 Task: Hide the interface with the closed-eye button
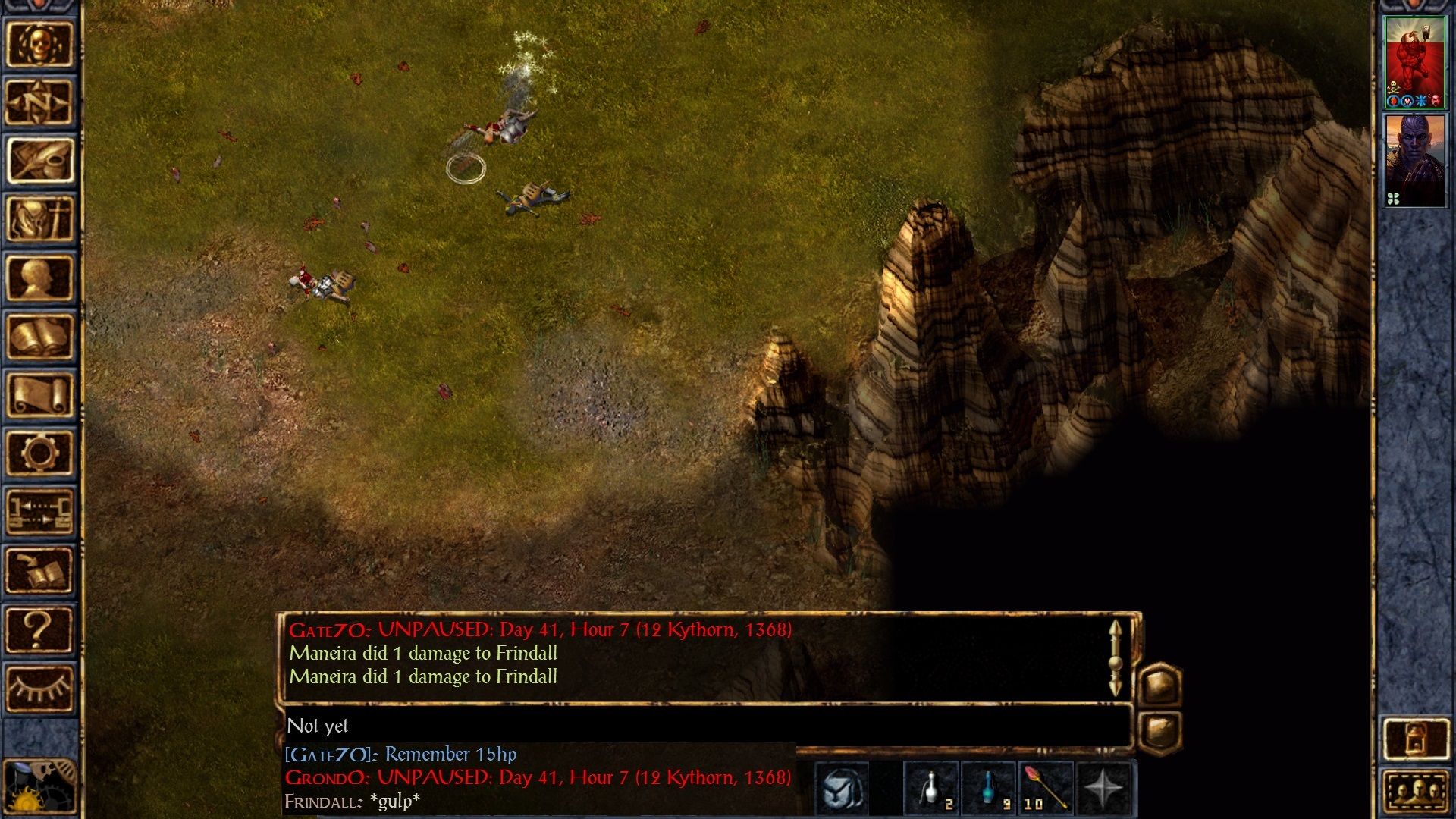[39, 687]
